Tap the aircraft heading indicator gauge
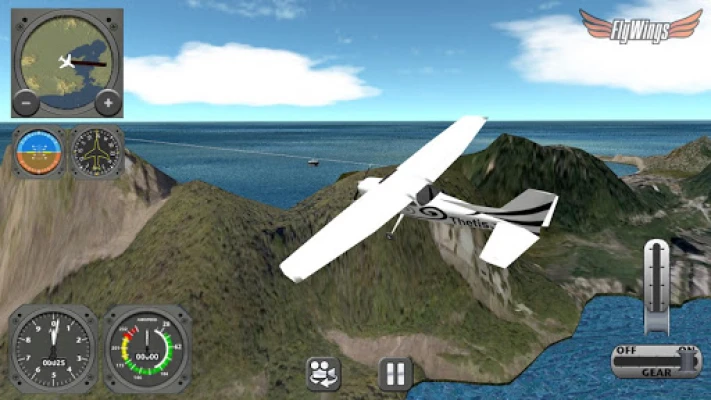The width and height of the screenshot is (711, 400). click(97, 152)
